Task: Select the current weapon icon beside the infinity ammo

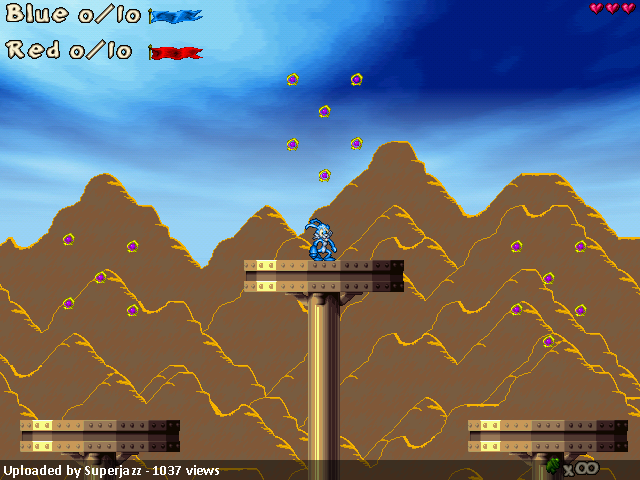Action: 553,465
